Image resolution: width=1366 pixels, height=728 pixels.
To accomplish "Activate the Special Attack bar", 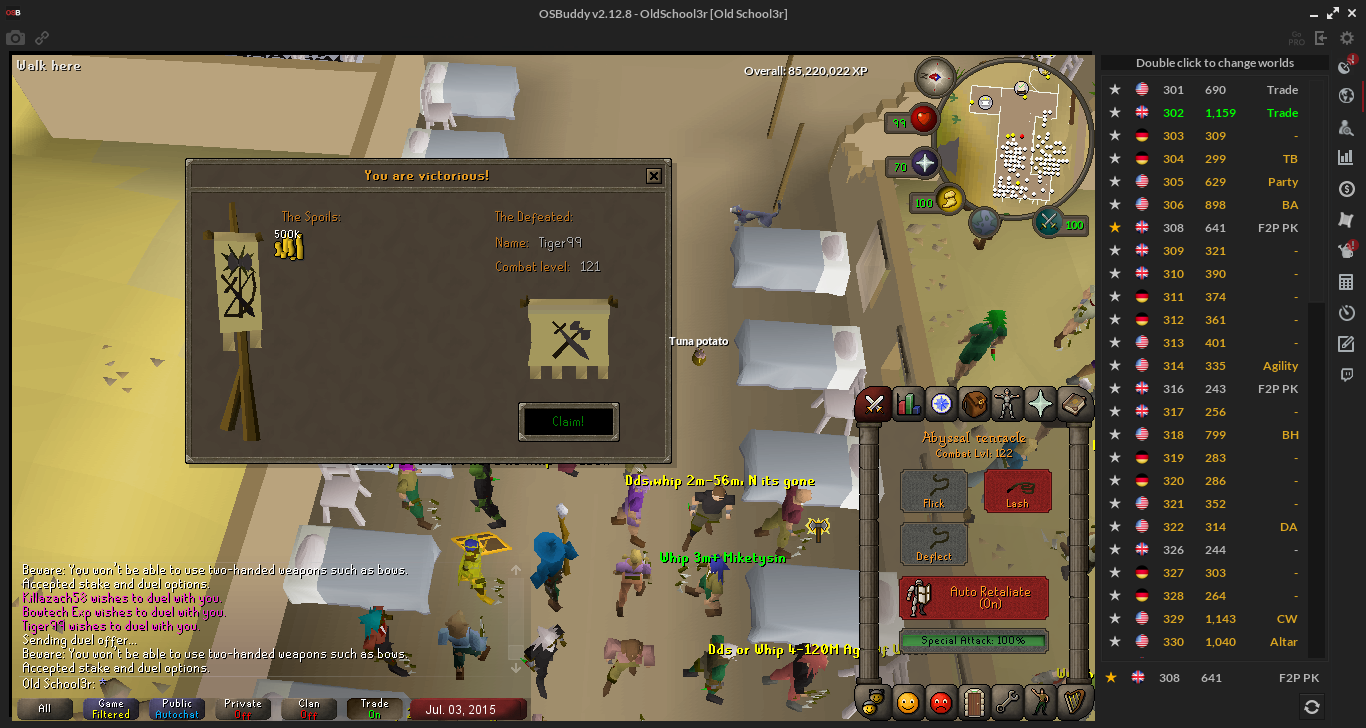I will [973, 640].
